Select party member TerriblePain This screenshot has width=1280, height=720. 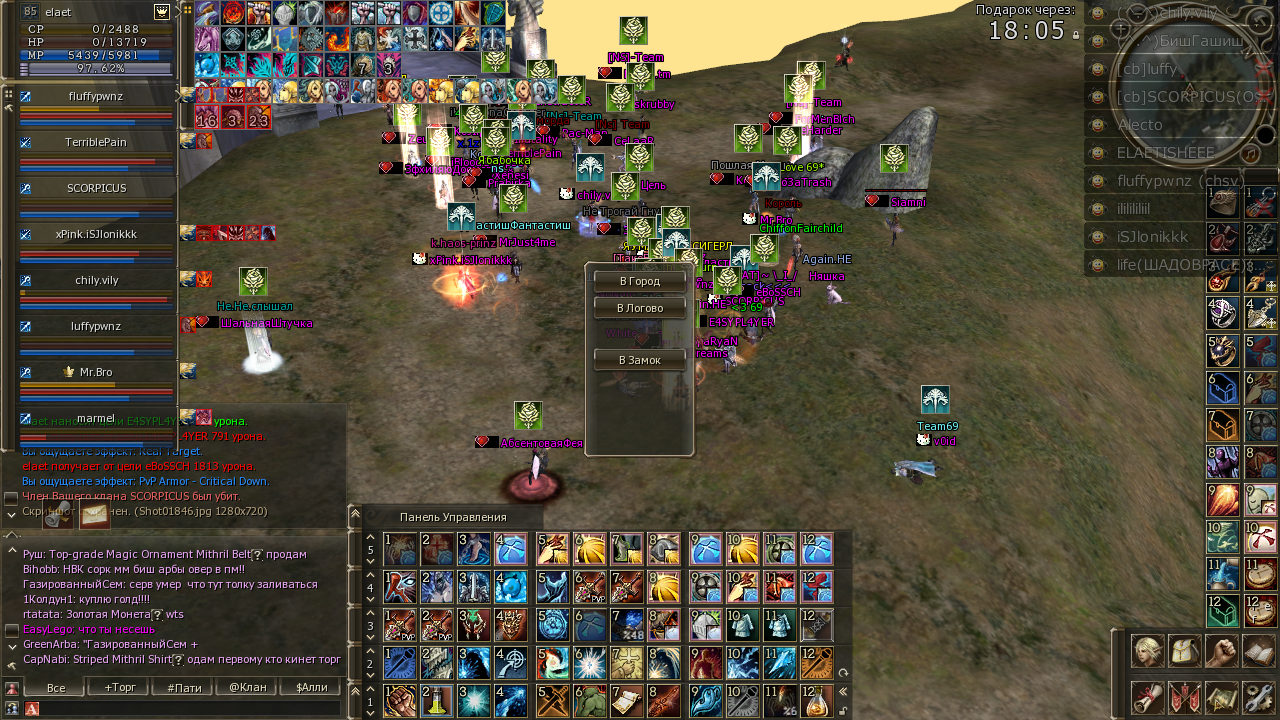(96, 143)
